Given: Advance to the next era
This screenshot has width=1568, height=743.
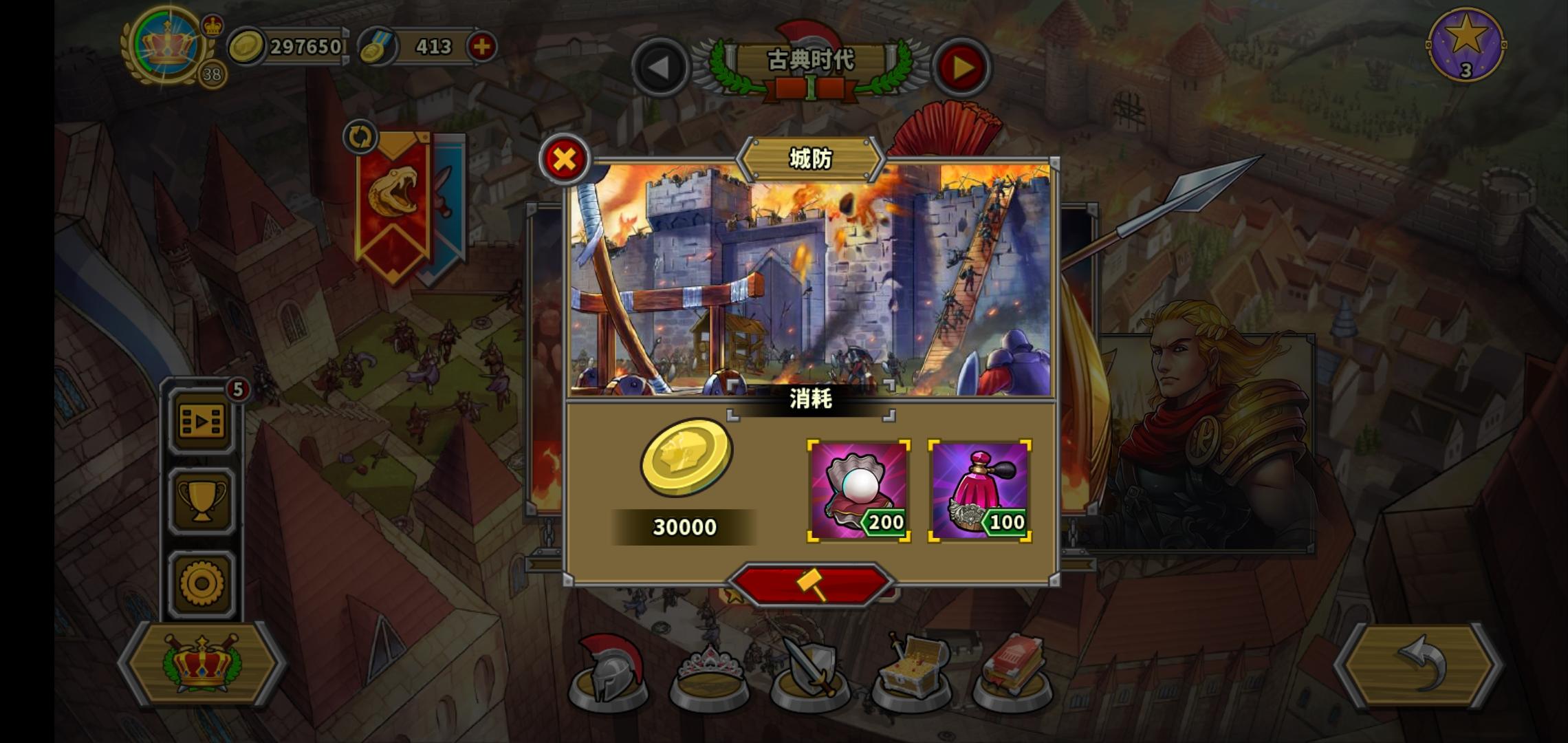Looking at the screenshot, I should (963, 68).
